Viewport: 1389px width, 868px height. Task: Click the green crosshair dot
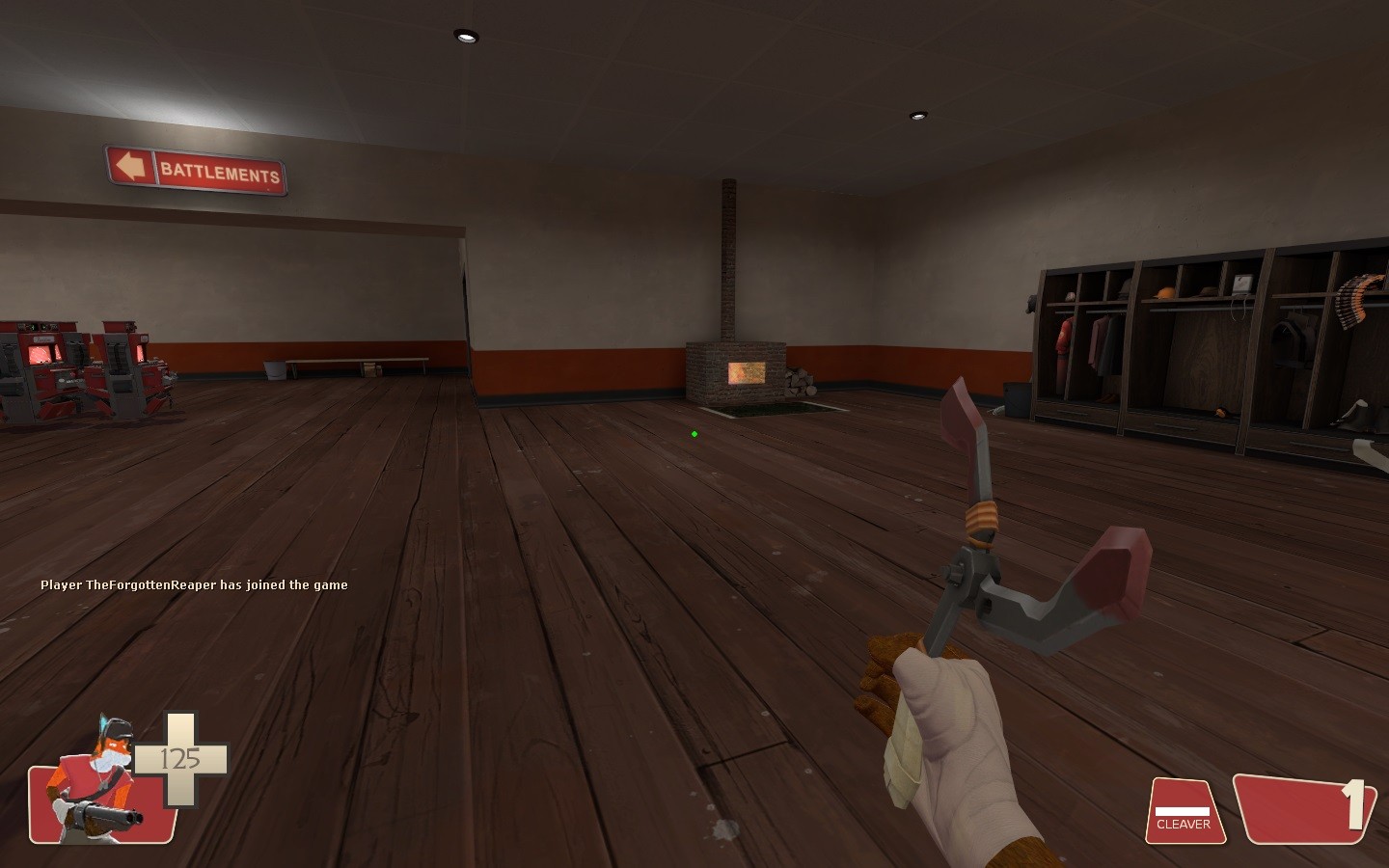694,432
